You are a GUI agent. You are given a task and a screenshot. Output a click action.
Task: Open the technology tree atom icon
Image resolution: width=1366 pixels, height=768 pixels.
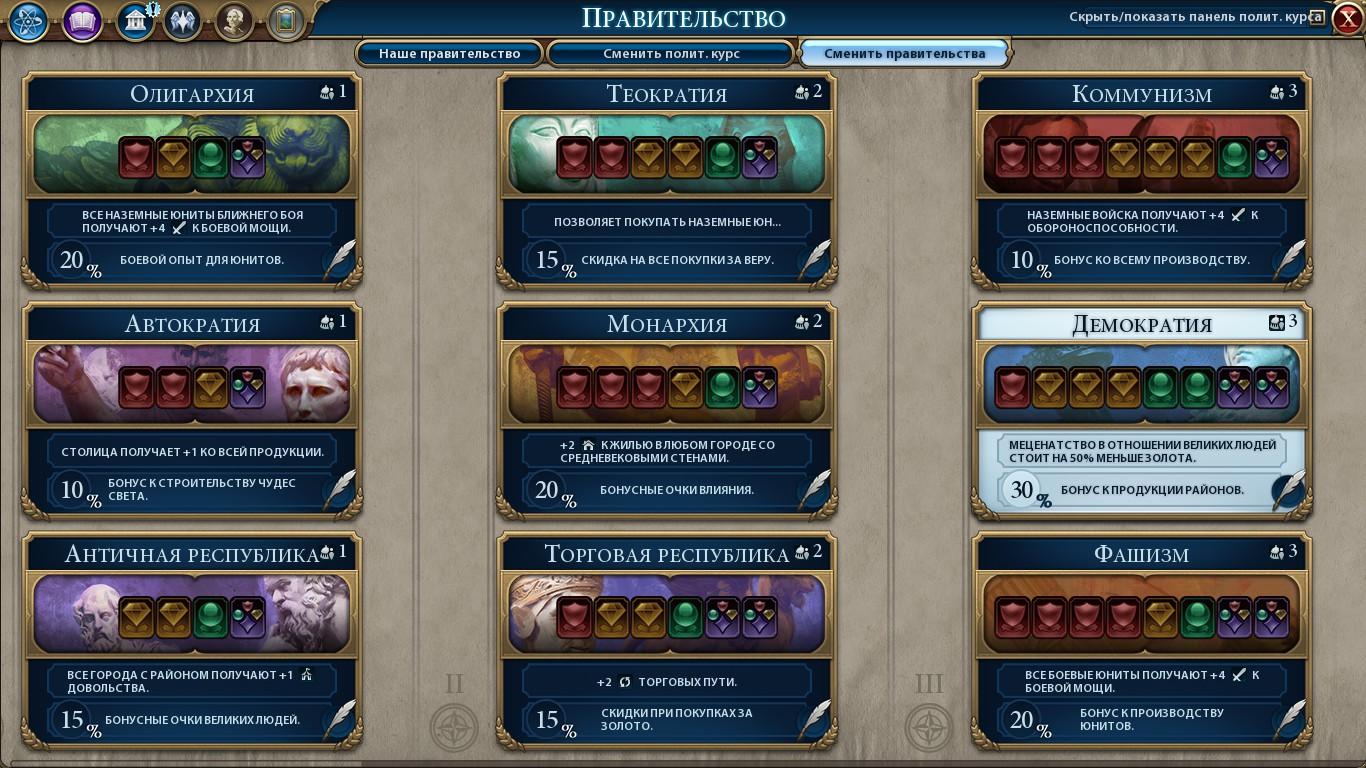pyautogui.click(x=29, y=22)
